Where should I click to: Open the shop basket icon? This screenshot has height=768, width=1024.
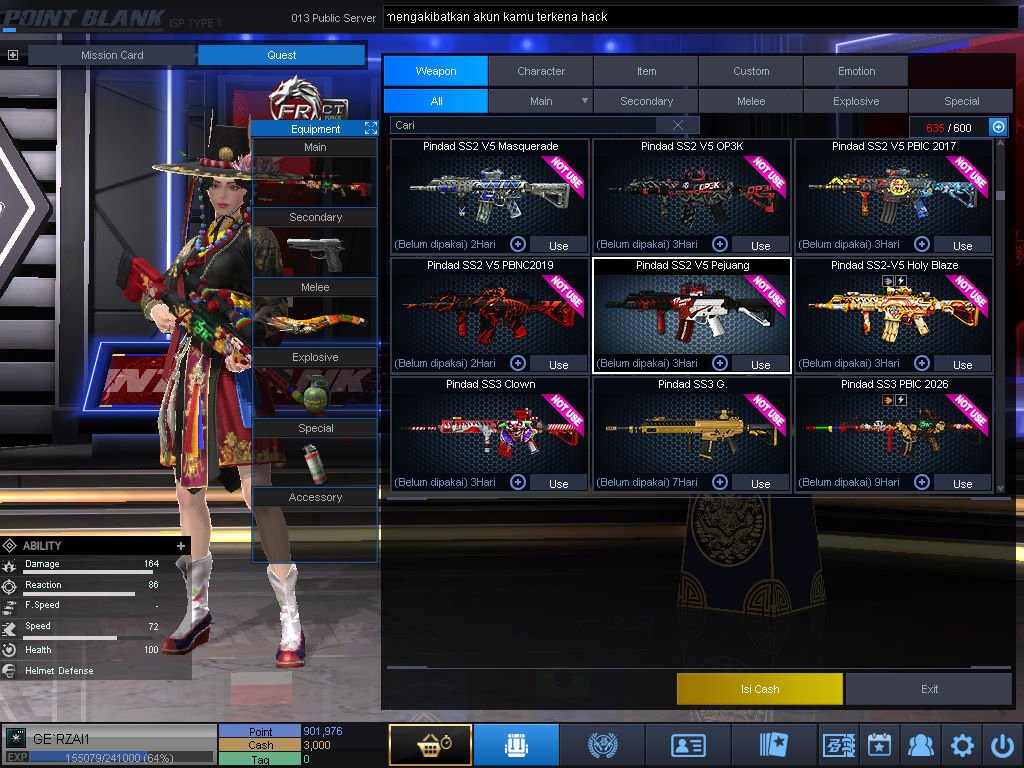click(430, 745)
